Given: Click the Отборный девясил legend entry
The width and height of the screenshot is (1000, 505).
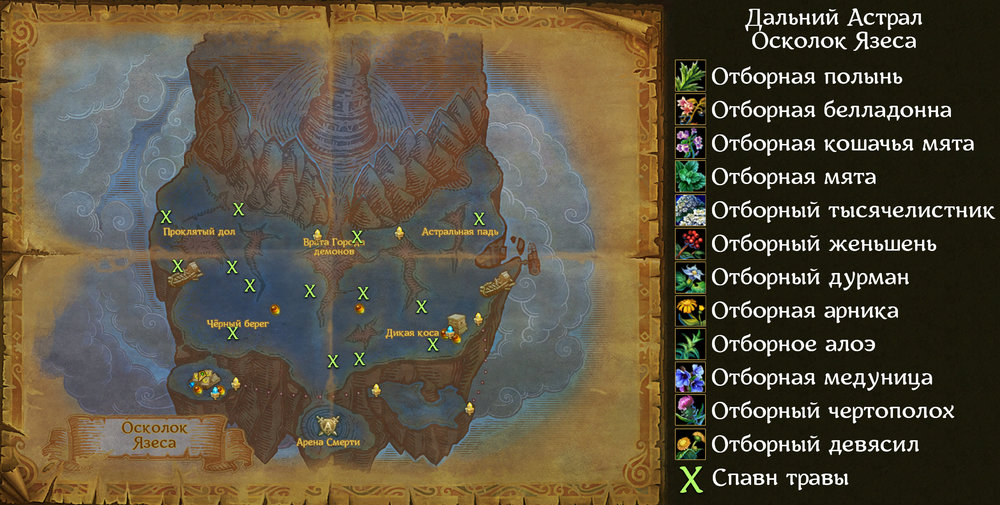Looking at the screenshot, I should click(x=815, y=444).
